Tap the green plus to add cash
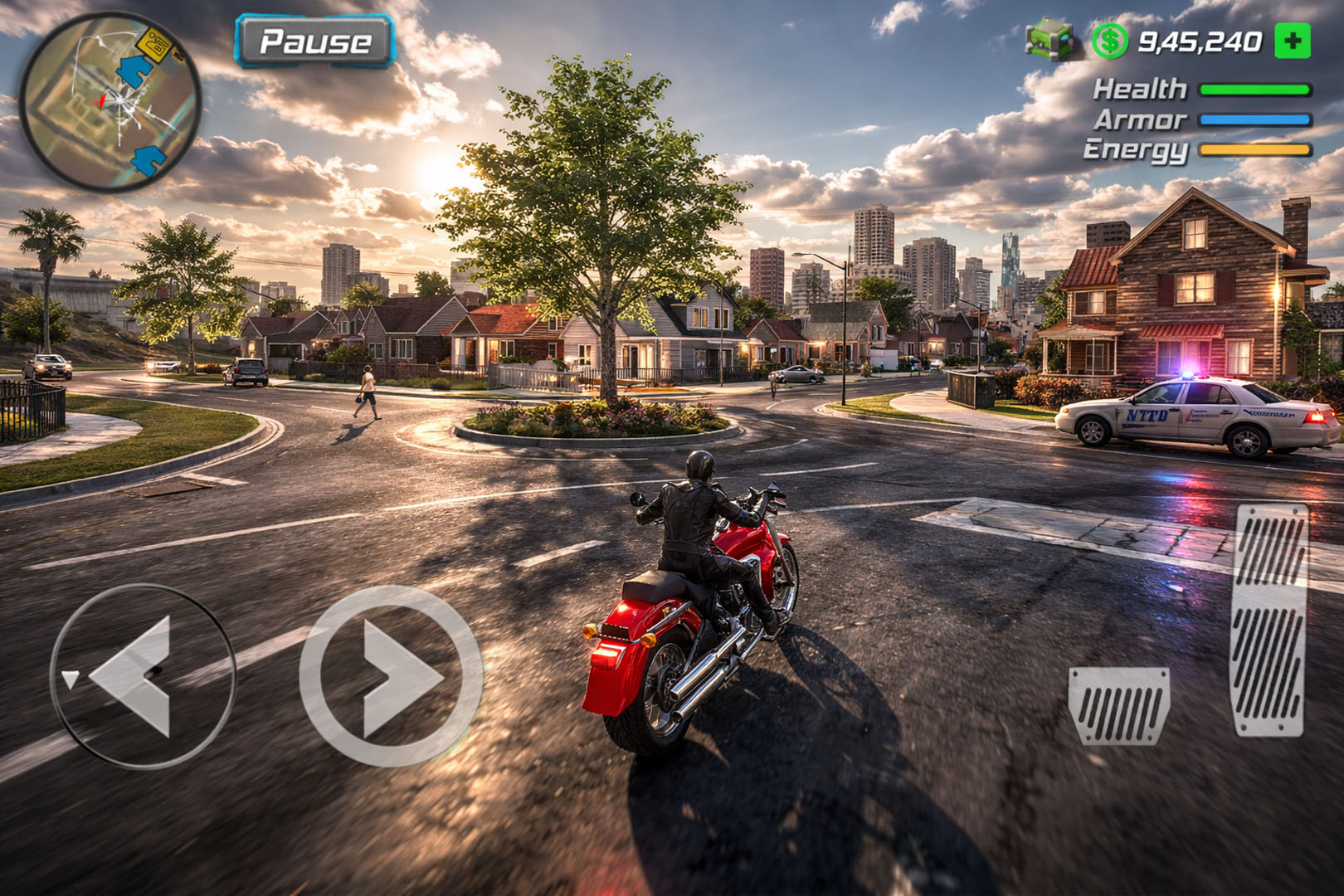This screenshot has height=896, width=1344. (1292, 41)
